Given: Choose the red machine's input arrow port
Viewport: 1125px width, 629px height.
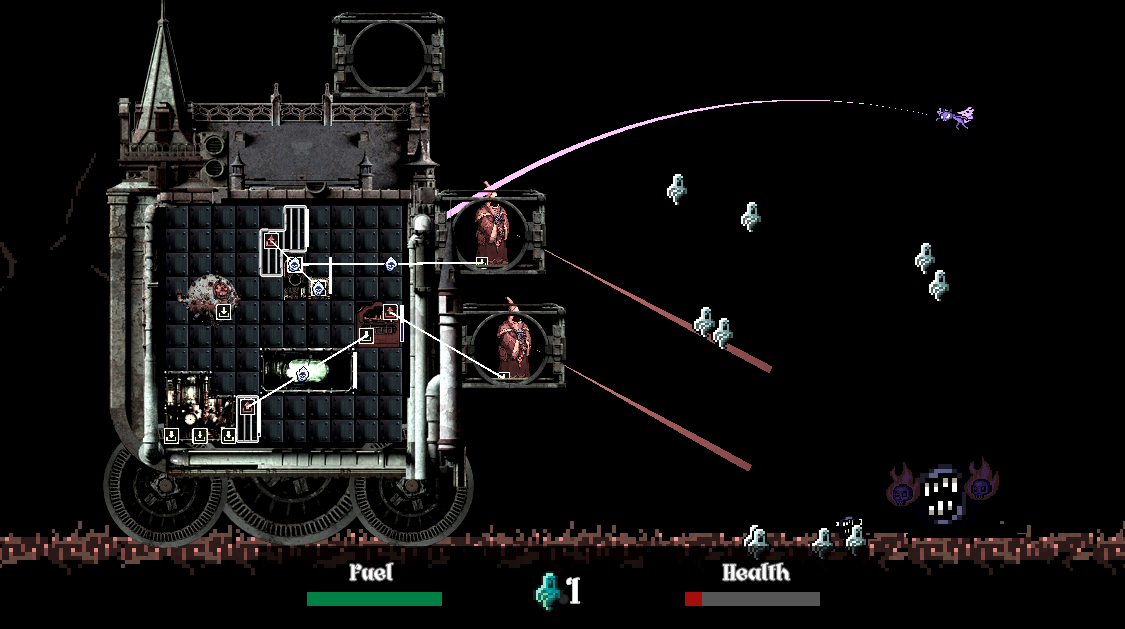Looking at the screenshot, I should coord(366,337).
